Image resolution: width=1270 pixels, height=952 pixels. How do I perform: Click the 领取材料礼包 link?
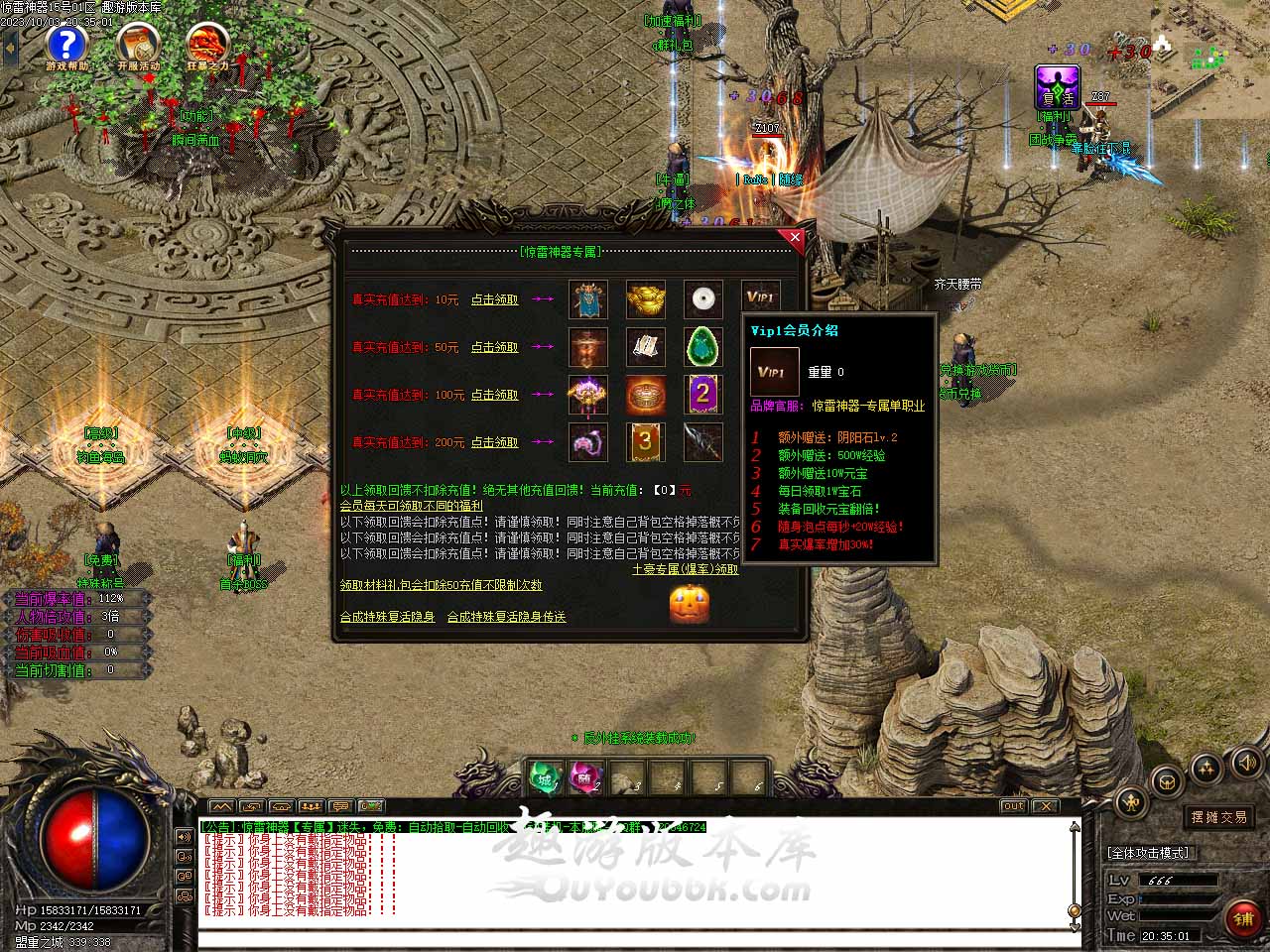pos(441,586)
